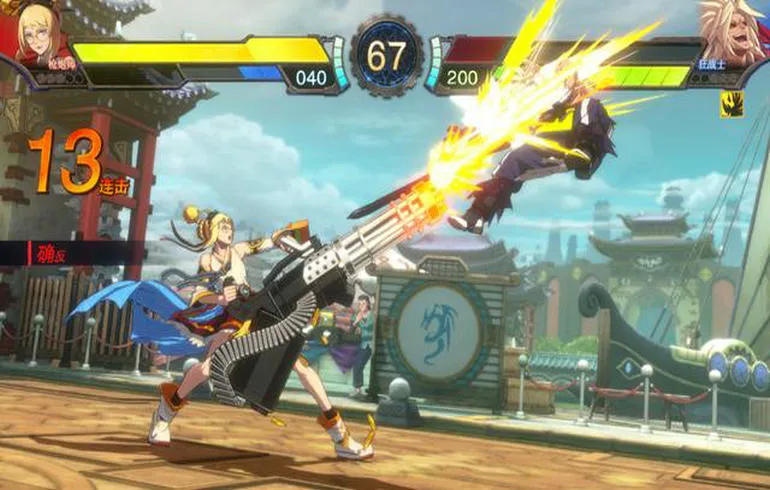
Task: Click the spiky-haired berserker portrait
Action: point(733,35)
